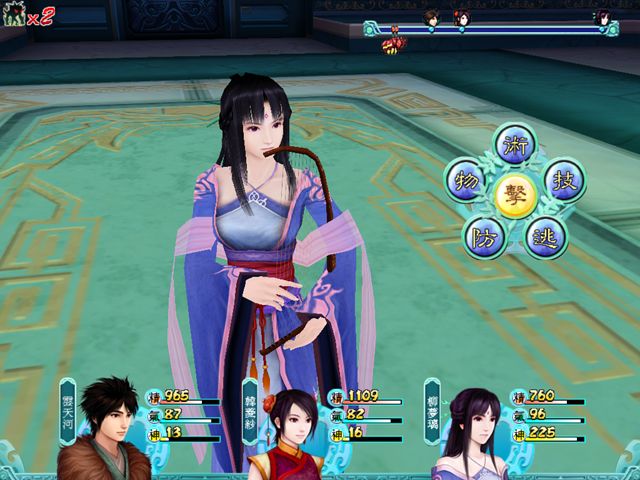Choose the 防 (defend) command orb
The width and height of the screenshot is (640, 480).
coord(482,236)
